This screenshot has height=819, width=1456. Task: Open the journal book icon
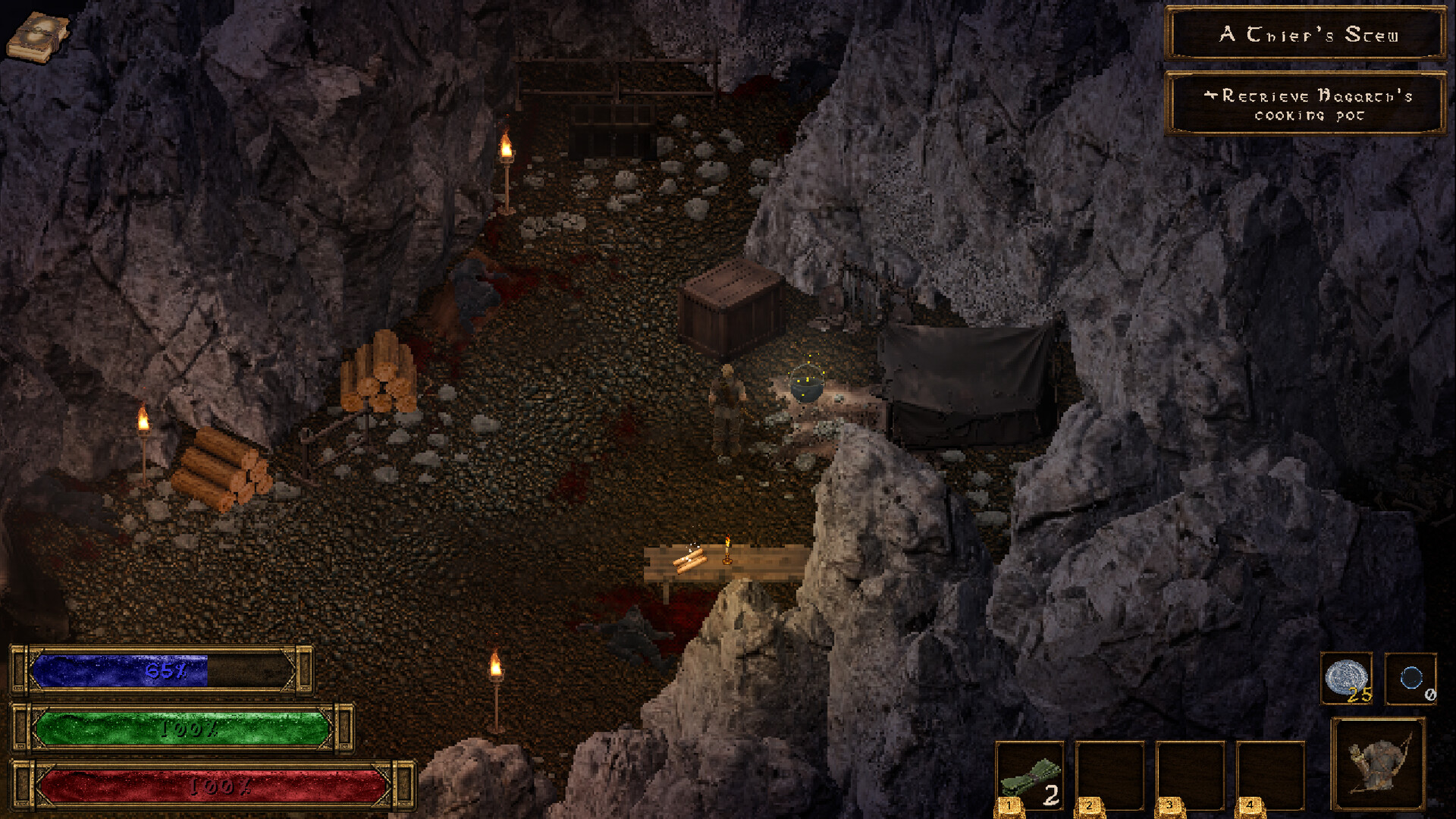click(36, 36)
